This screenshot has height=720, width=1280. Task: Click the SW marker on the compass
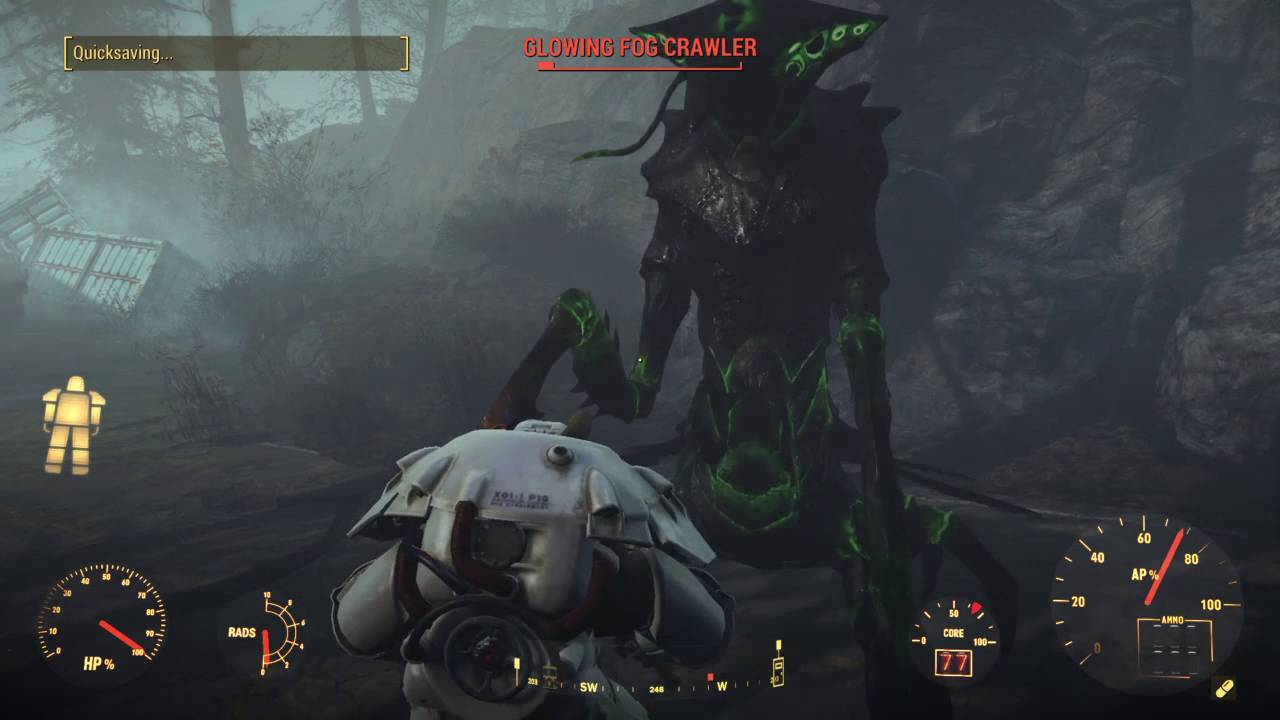click(588, 688)
